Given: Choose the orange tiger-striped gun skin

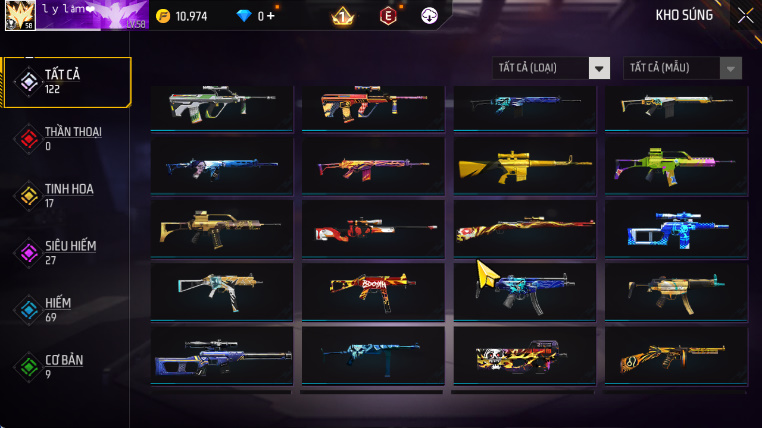Looking at the screenshot, I should 675,354.
